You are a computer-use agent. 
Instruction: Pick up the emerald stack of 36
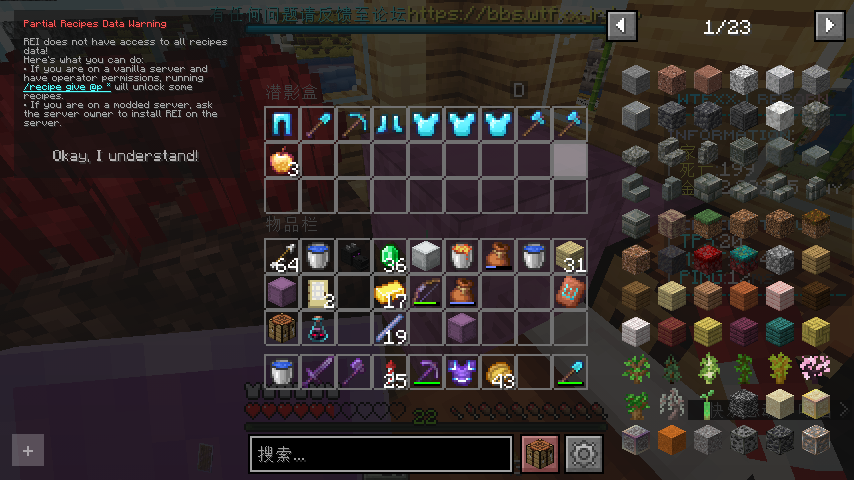[x=390, y=257]
